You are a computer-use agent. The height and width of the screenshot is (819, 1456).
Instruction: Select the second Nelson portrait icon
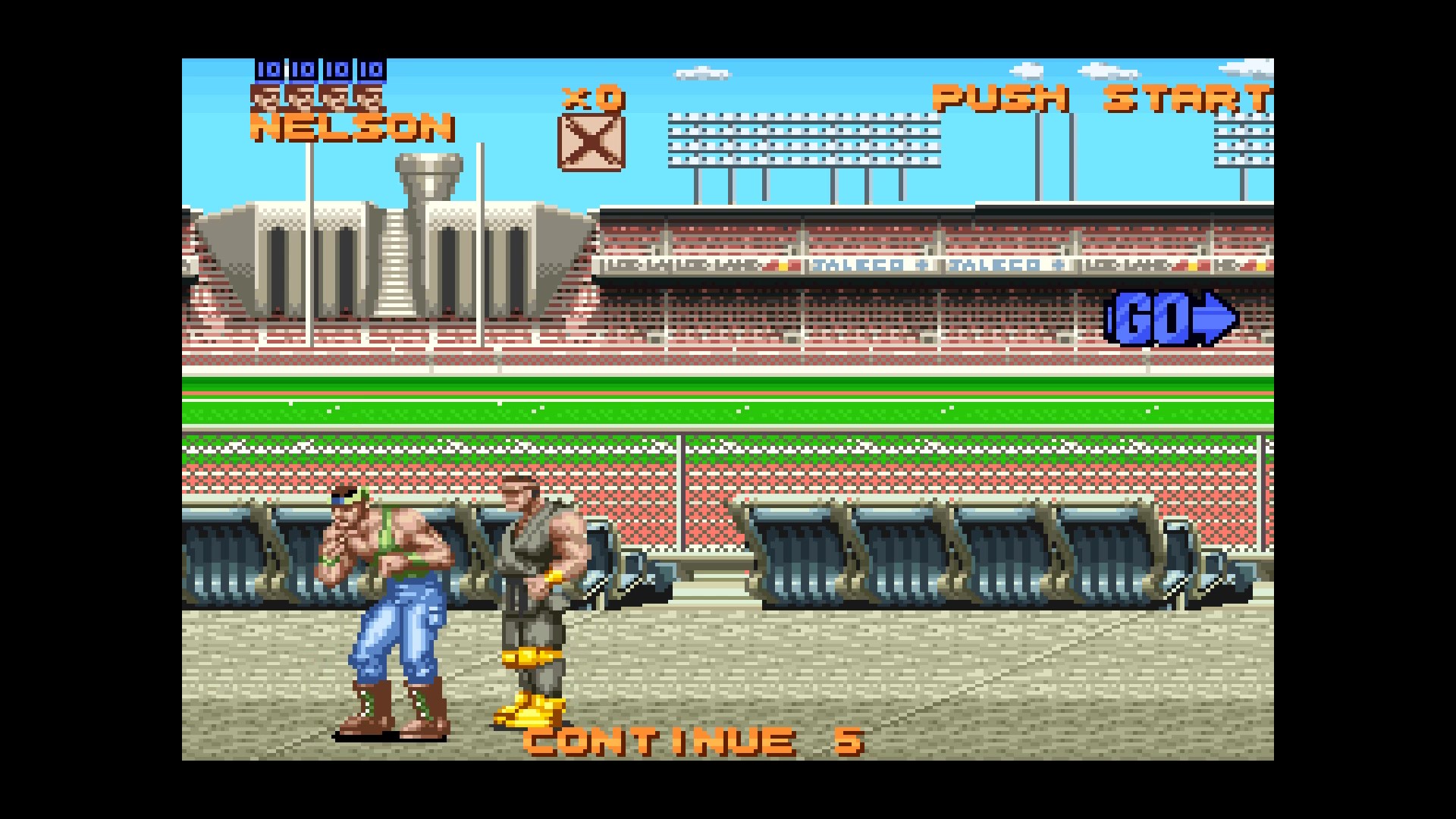[x=301, y=99]
